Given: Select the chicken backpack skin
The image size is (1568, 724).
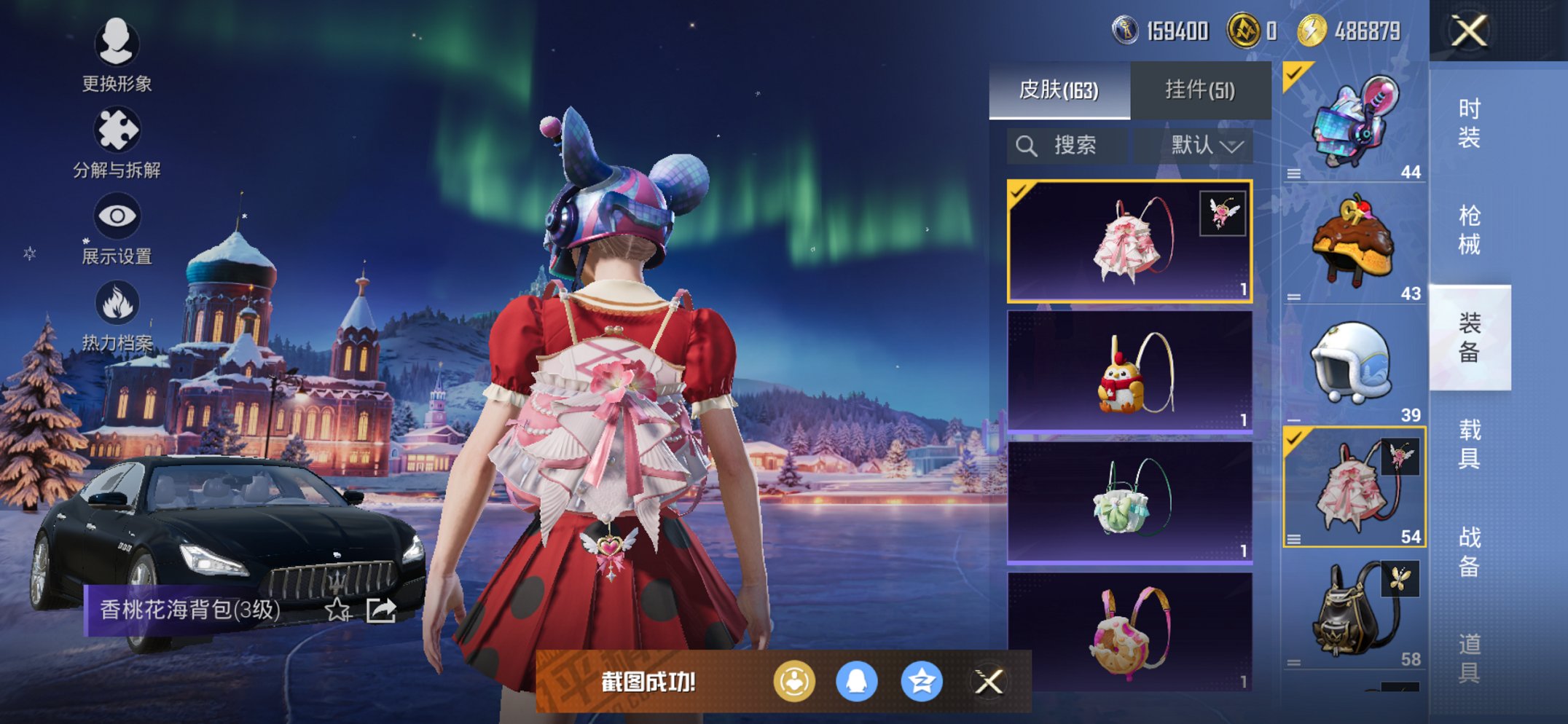Looking at the screenshot, I should (x=1129, y=372).
